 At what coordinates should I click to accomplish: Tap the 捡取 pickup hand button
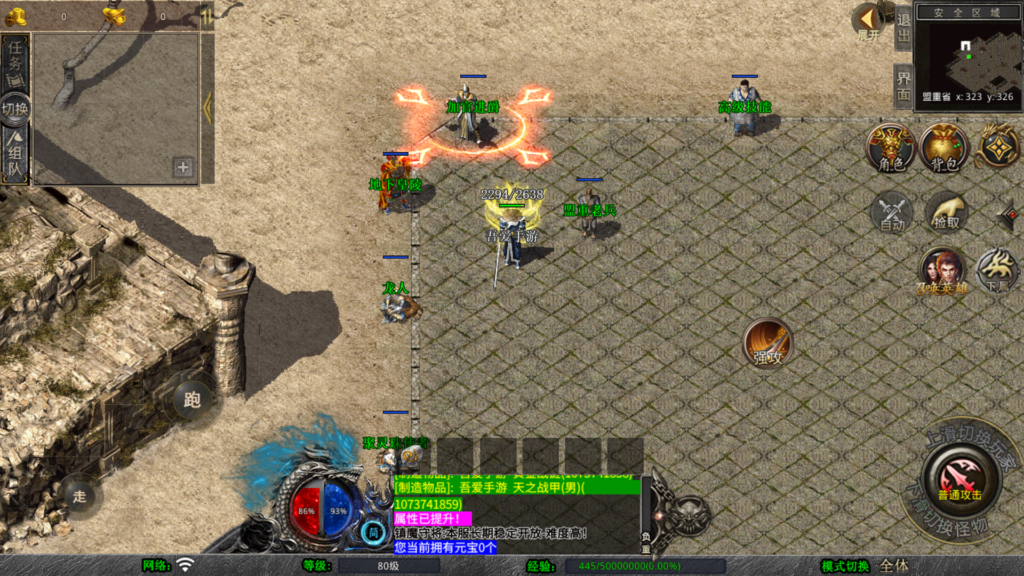coord(946,212)
